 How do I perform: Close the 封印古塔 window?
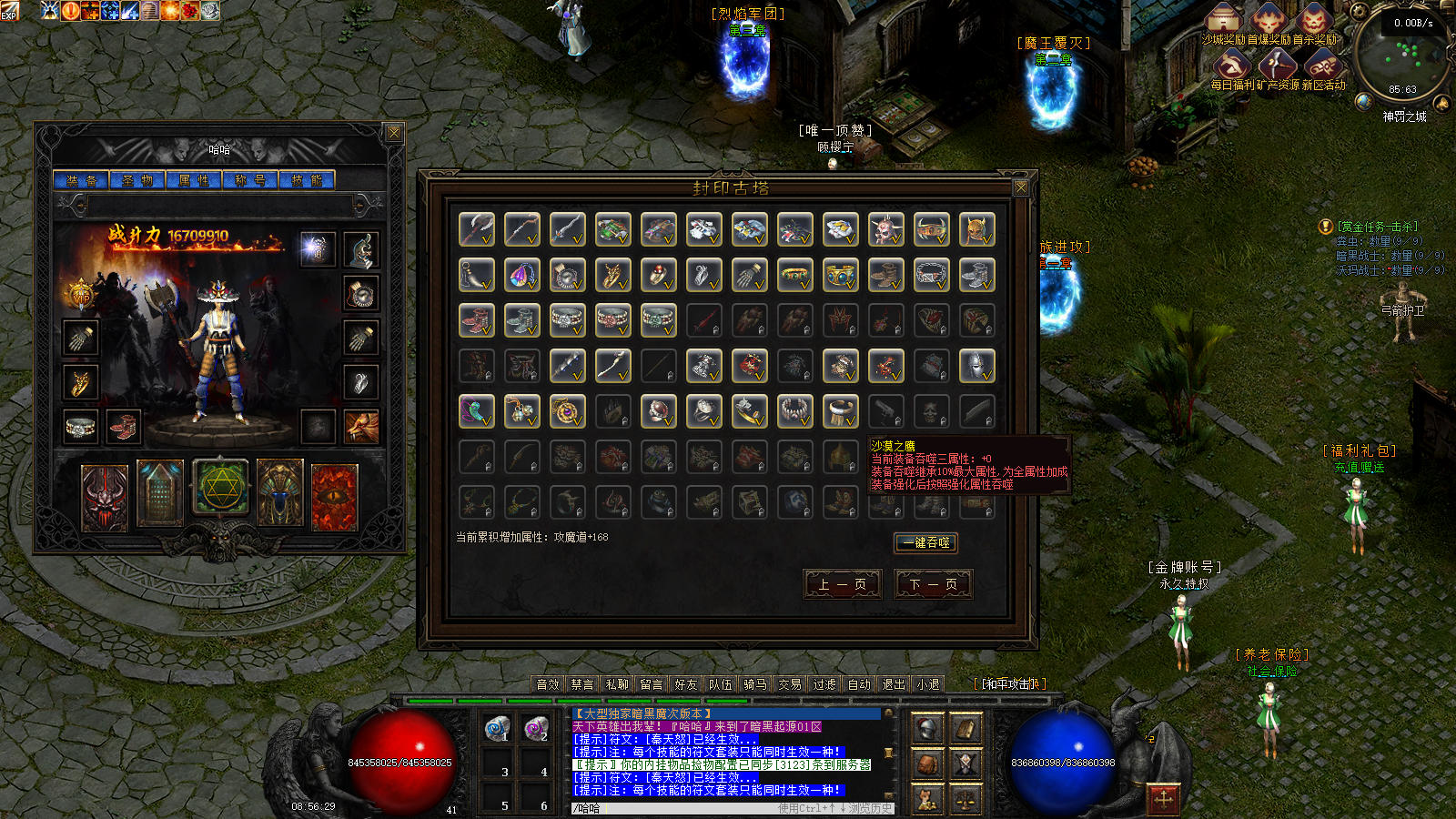[1021, 187]
